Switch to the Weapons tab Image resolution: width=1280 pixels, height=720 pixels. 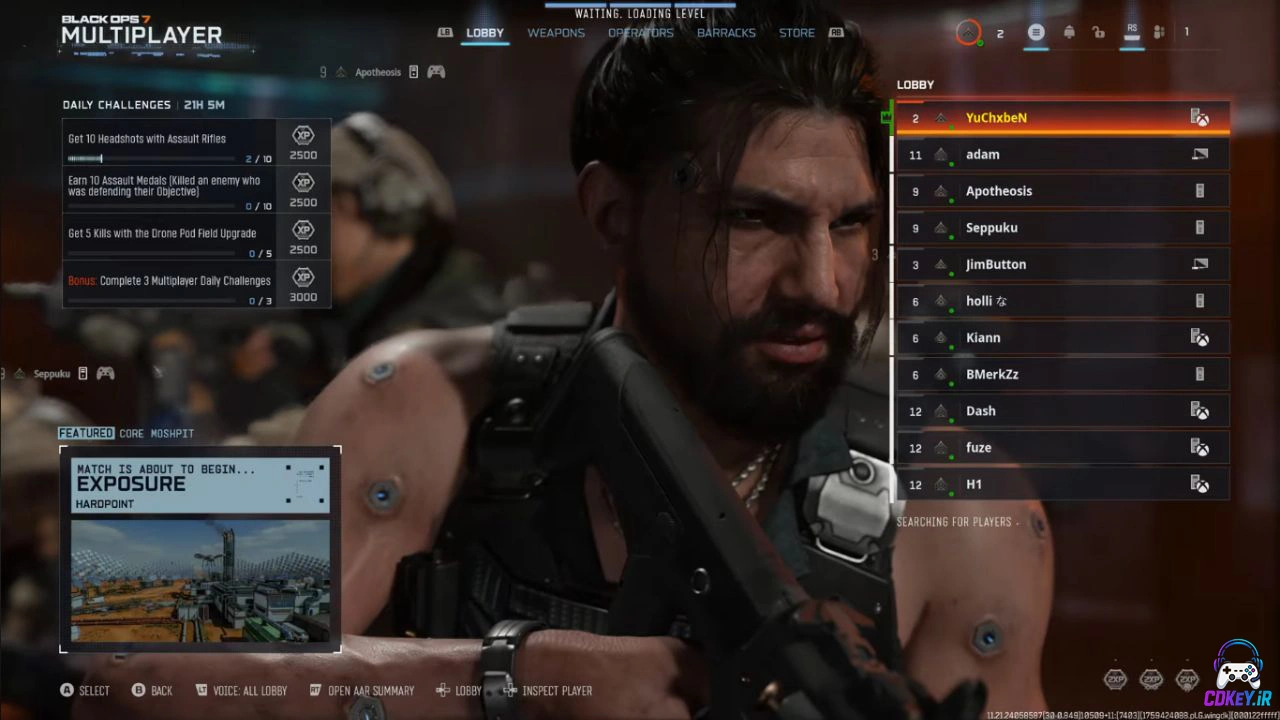556,33
